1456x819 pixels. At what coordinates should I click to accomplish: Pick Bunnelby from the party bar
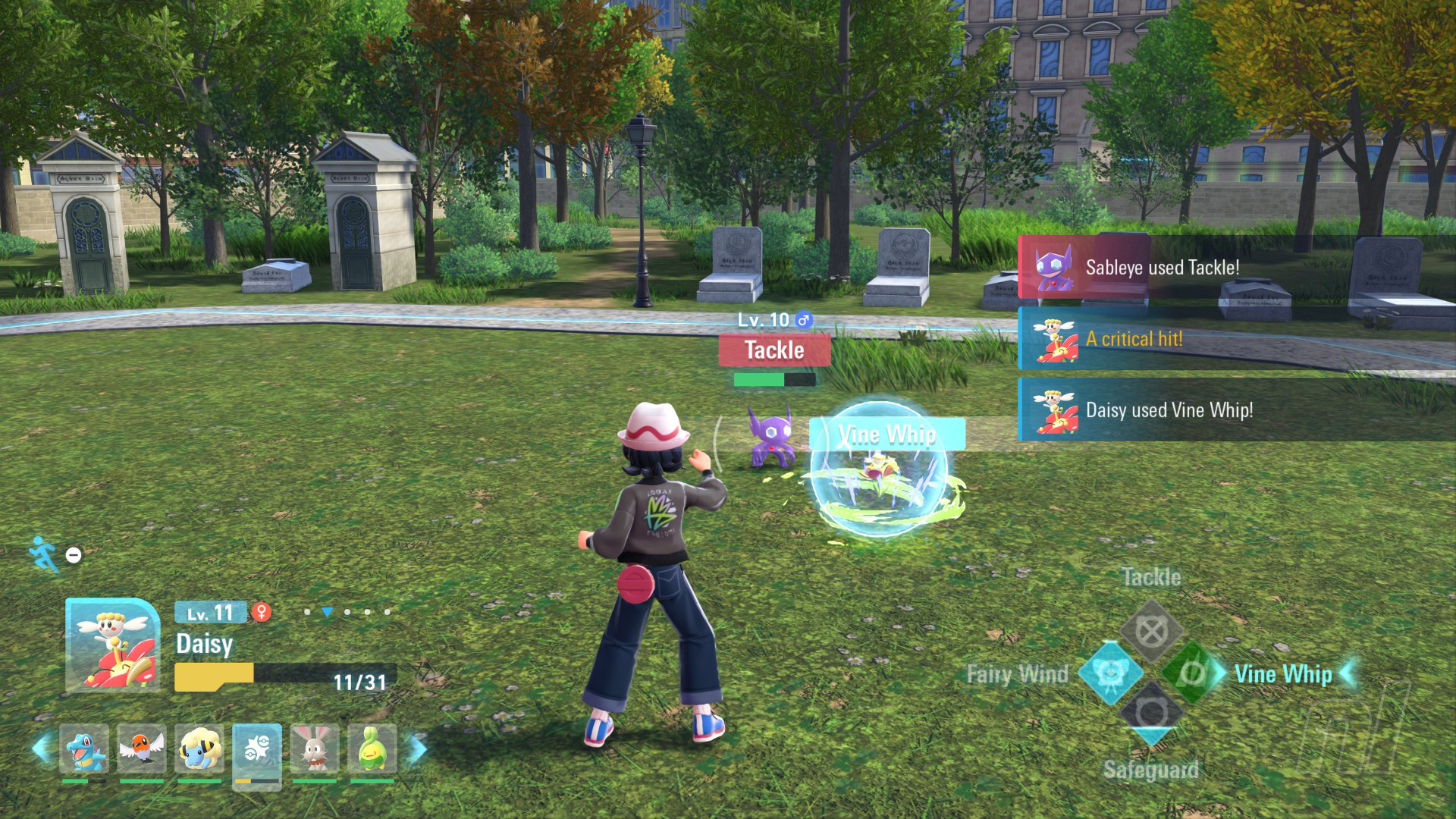pyautogui.click(x=315, y=749)
